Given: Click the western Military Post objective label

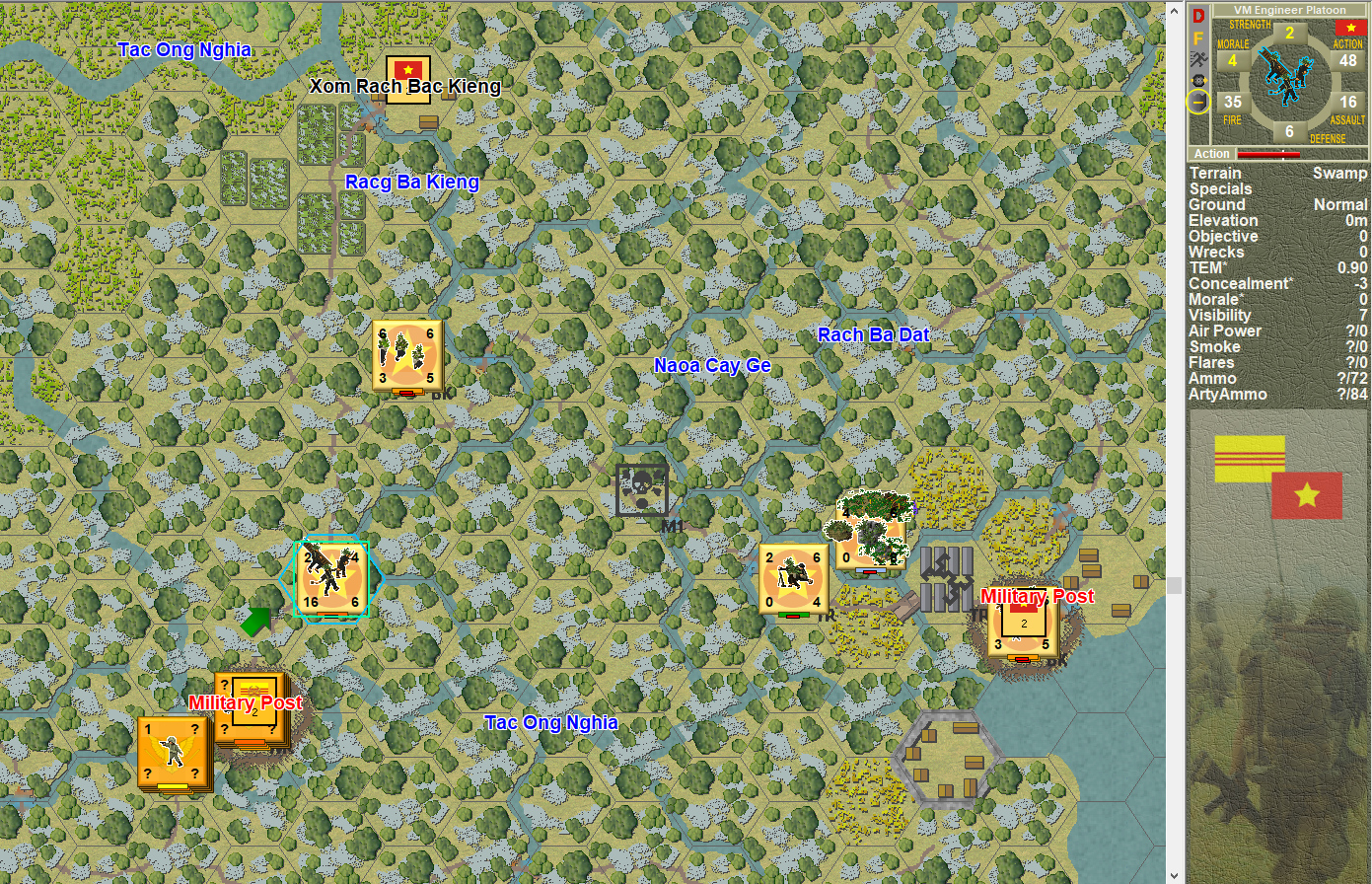Looking at the screenshot, I should 245,703.
